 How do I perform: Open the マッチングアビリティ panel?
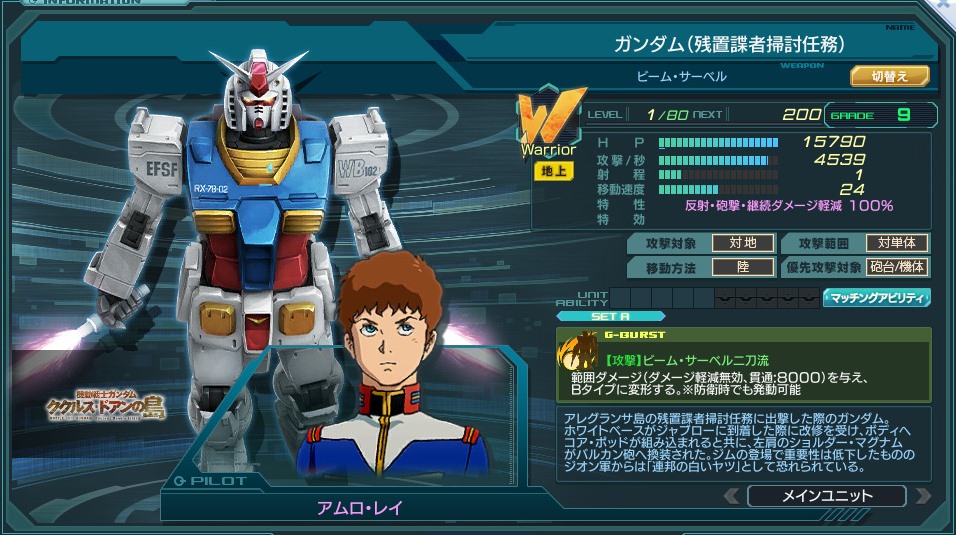(876, 297)
